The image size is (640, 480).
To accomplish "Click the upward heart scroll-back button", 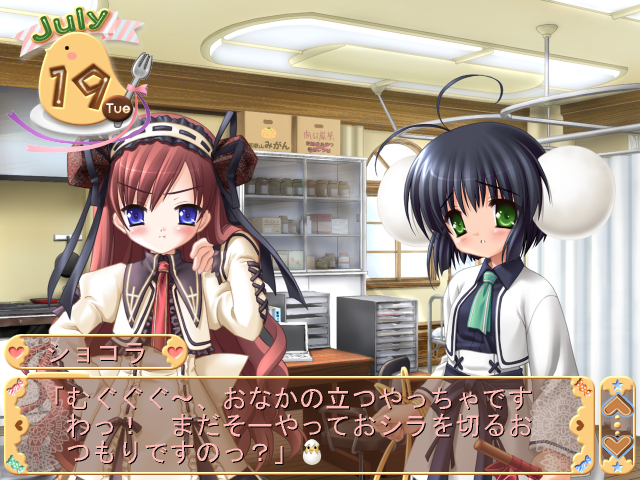I will [615, 405].
